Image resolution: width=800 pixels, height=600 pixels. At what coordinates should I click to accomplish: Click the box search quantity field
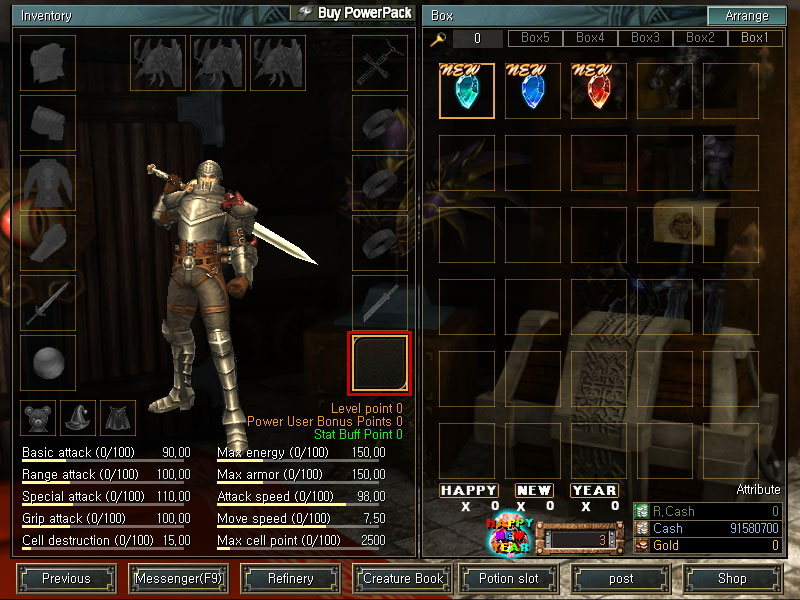(477, 39)
